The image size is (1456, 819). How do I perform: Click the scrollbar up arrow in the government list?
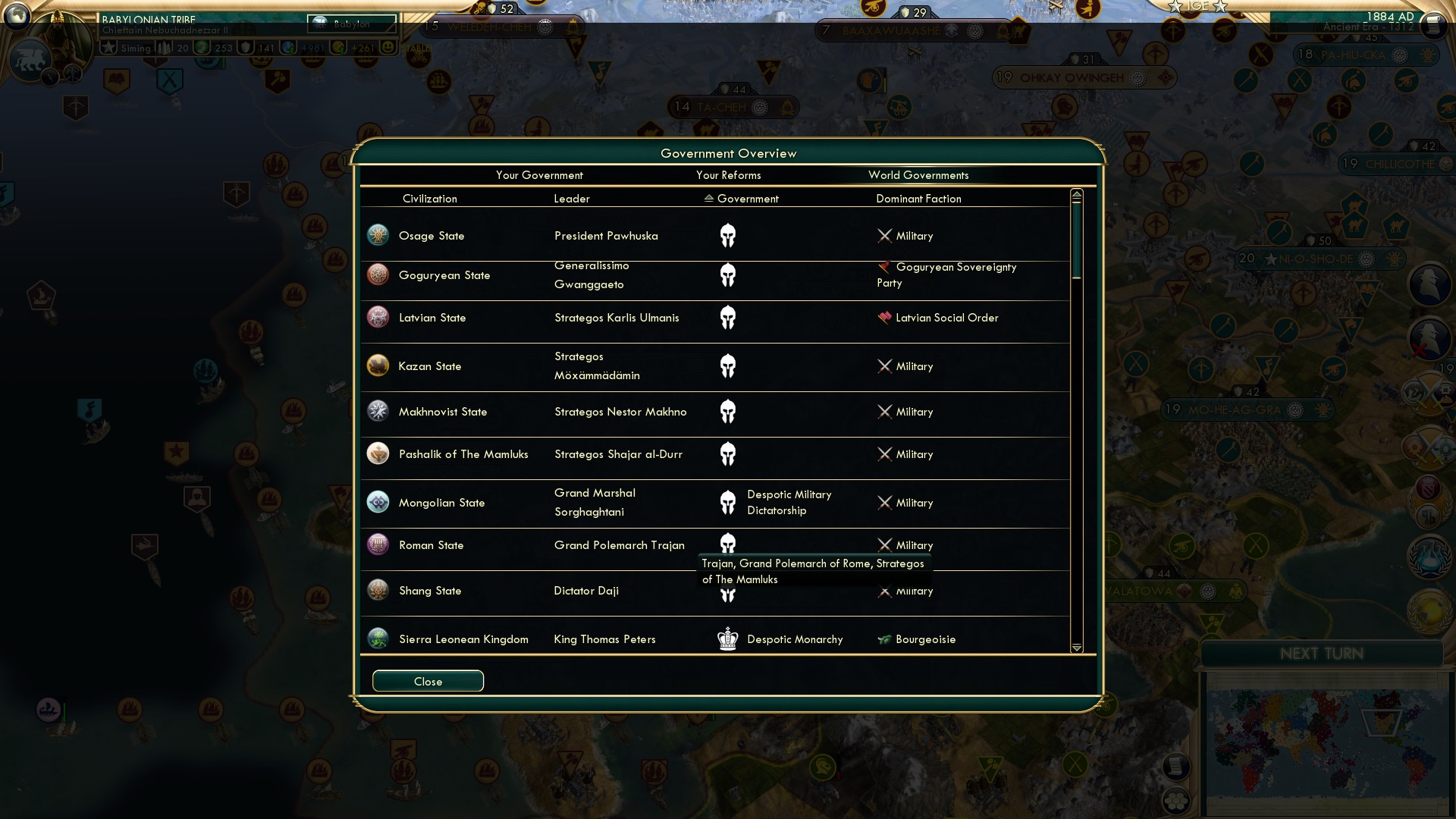pyautogui.click(x=1076, y=194)
